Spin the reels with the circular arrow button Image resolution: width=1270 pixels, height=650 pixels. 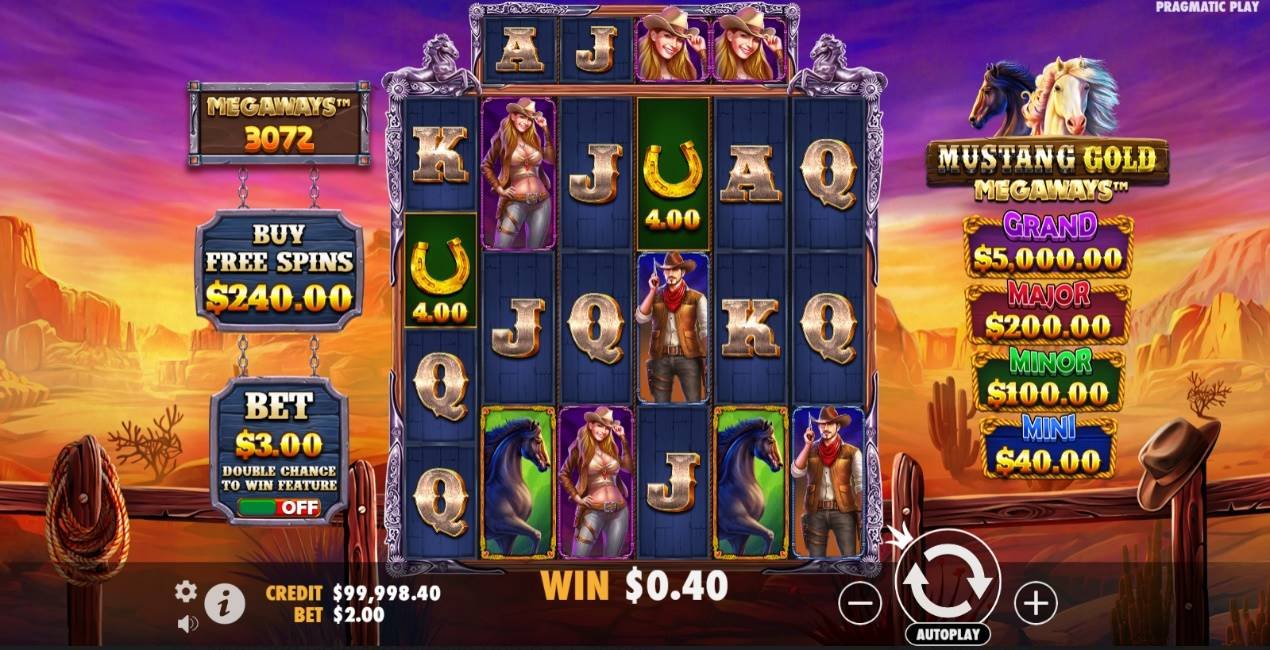(x=947, y=581)
